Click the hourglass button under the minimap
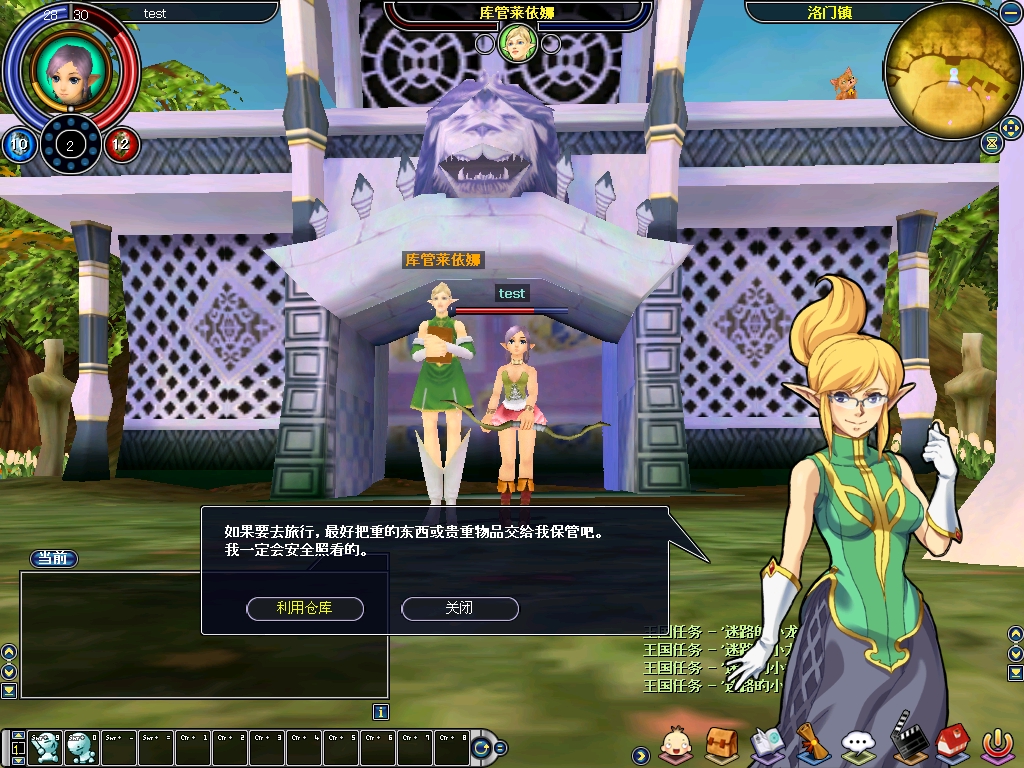 991,143
